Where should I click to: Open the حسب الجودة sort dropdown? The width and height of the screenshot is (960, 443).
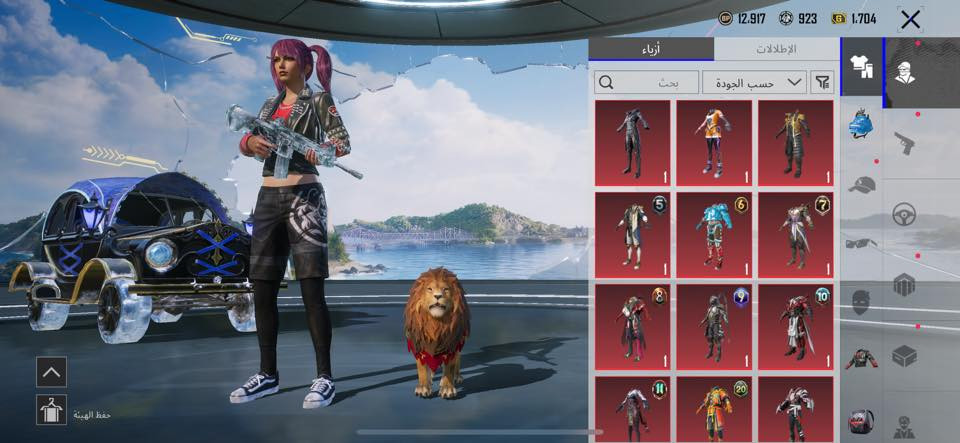[x=754, y=82]
